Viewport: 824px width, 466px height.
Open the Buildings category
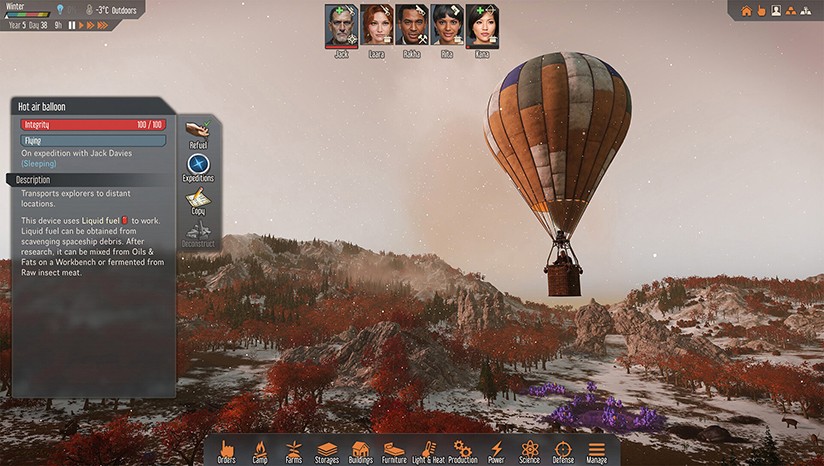point(361,450)
